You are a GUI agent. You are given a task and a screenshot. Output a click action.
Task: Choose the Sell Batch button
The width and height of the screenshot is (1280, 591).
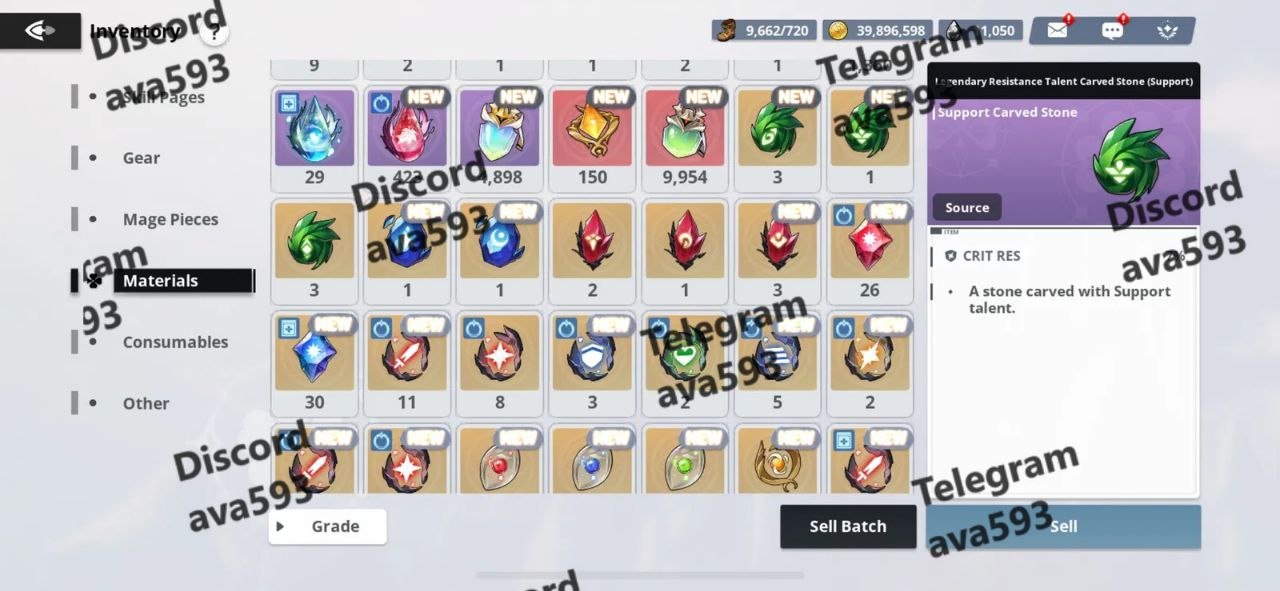click(x=848, y=526)
